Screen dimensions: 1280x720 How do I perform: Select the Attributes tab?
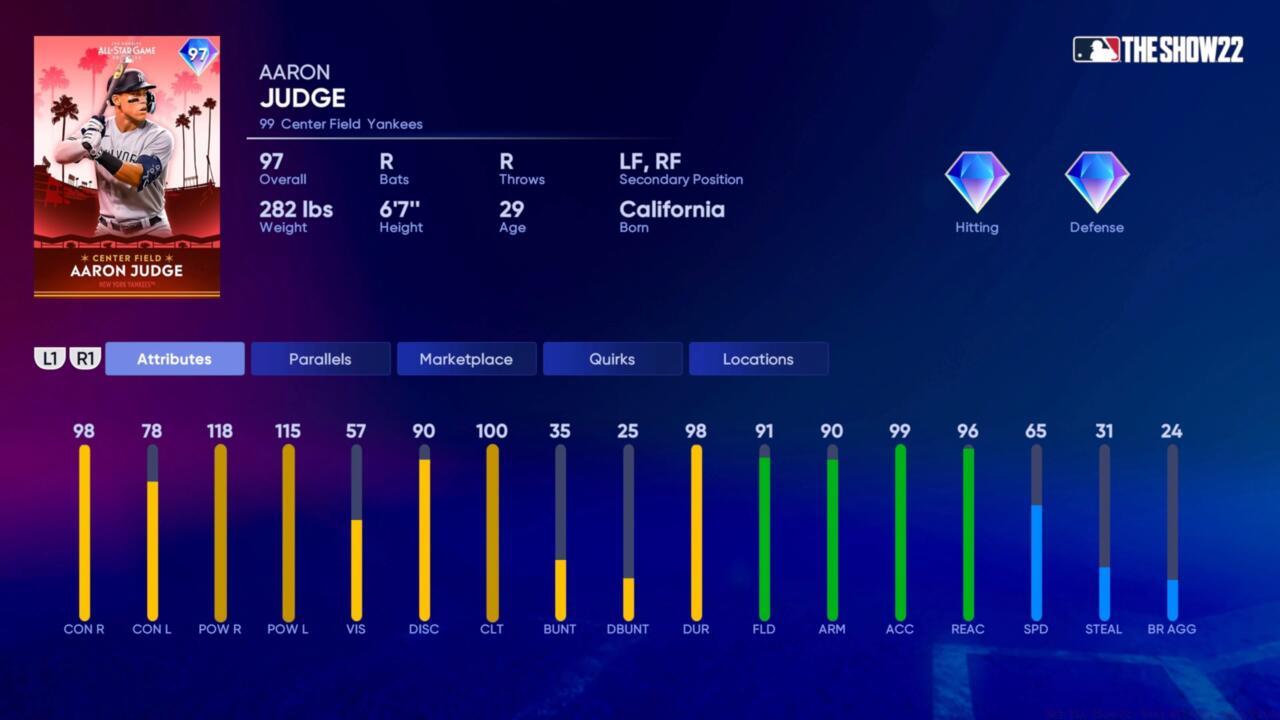click(x=174, y=359)
